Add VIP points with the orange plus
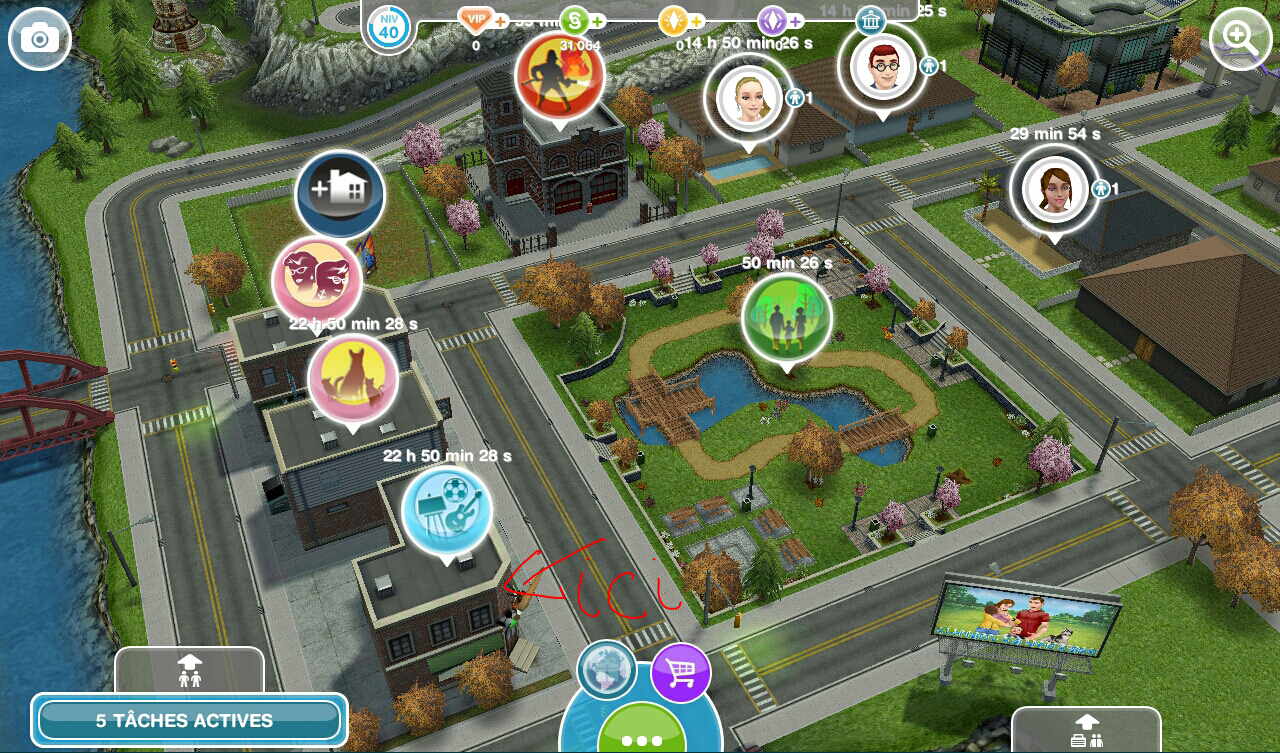The height and width of the screenshot is (753, 1280). coord(500,21)
